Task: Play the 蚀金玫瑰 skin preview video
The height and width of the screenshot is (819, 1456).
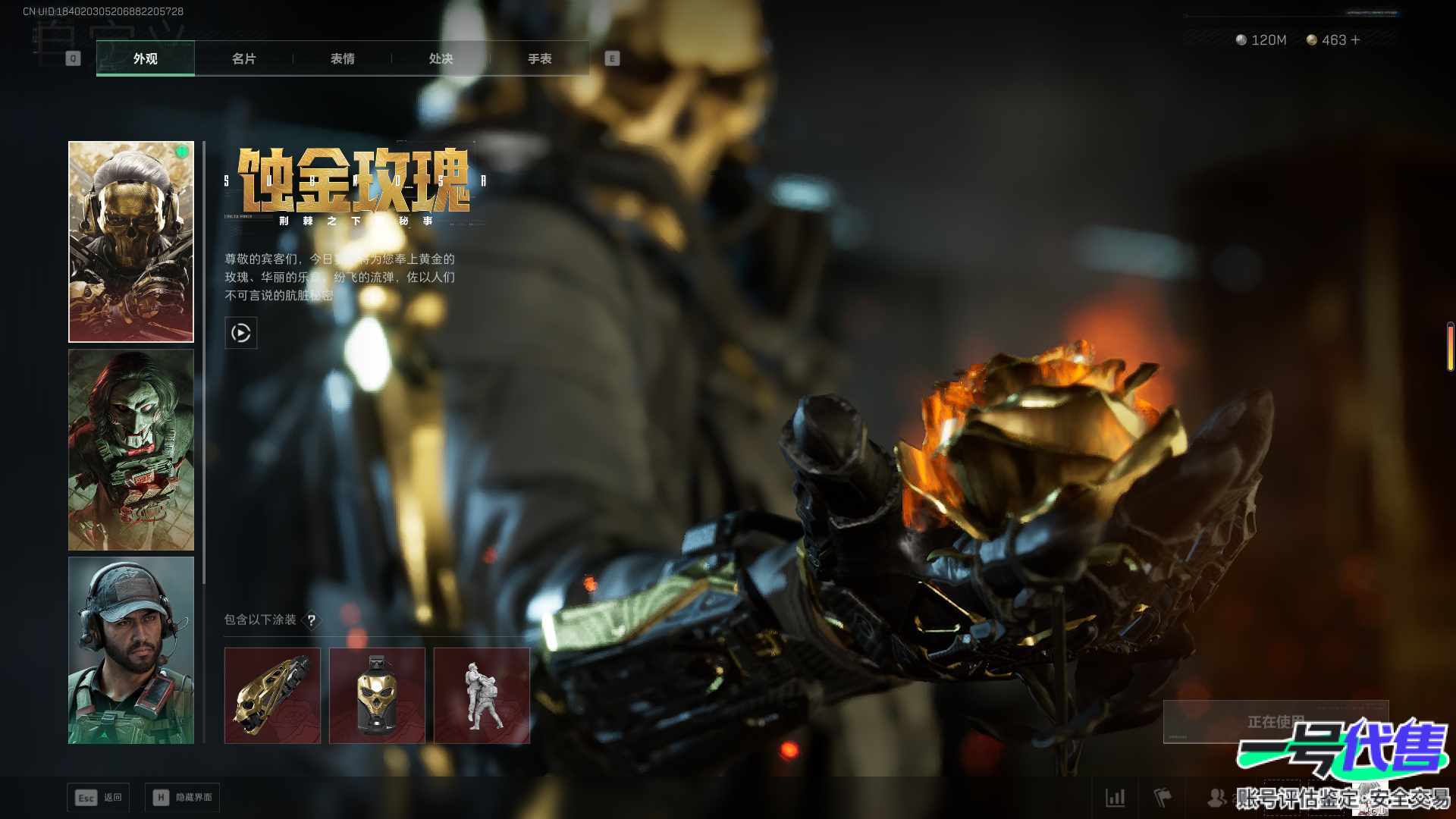Action: pyautogui.click(x=241, y=333)
